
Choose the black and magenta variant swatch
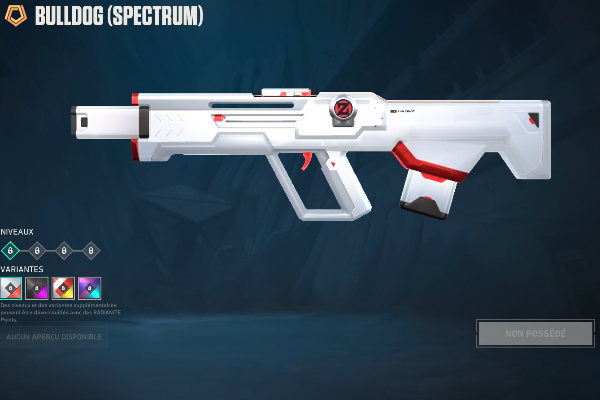tap(37, 288)
